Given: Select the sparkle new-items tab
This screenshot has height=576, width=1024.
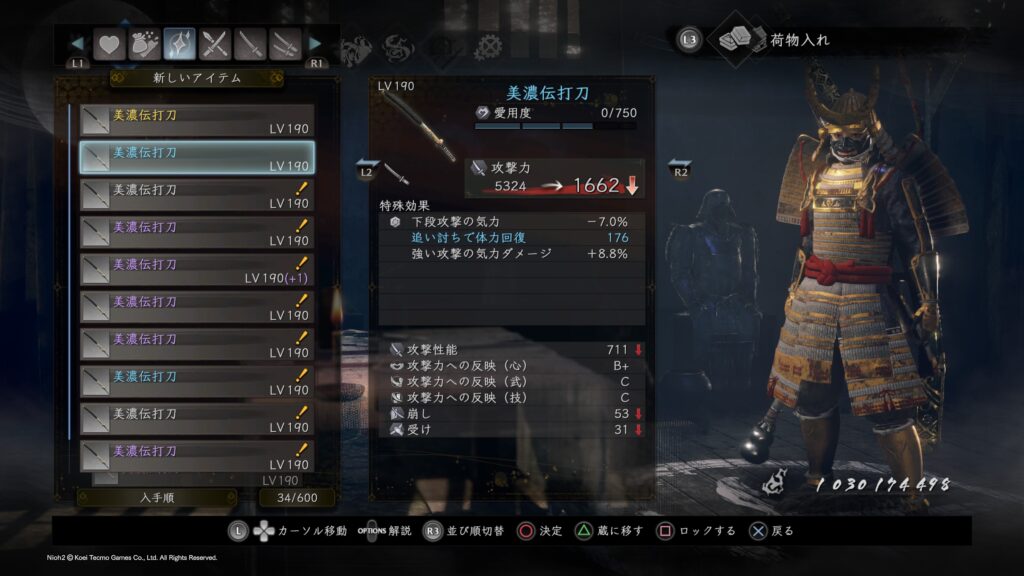Looking at the screenshot, I should 180,44.
